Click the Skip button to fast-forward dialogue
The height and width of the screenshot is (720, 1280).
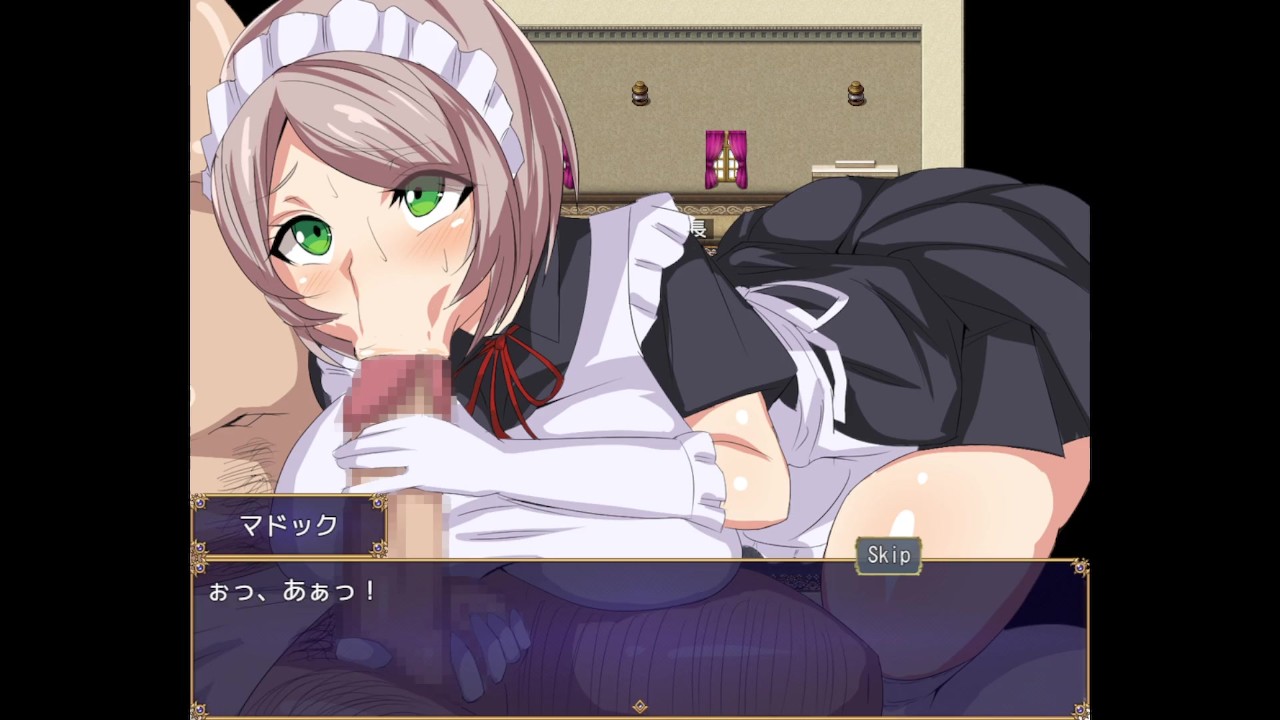click(888, 556)
